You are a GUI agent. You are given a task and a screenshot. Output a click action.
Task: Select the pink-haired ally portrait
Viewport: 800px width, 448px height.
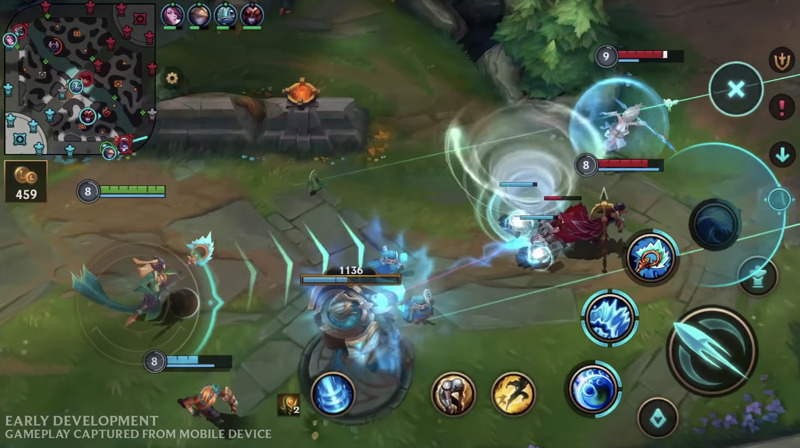point(173,14)
